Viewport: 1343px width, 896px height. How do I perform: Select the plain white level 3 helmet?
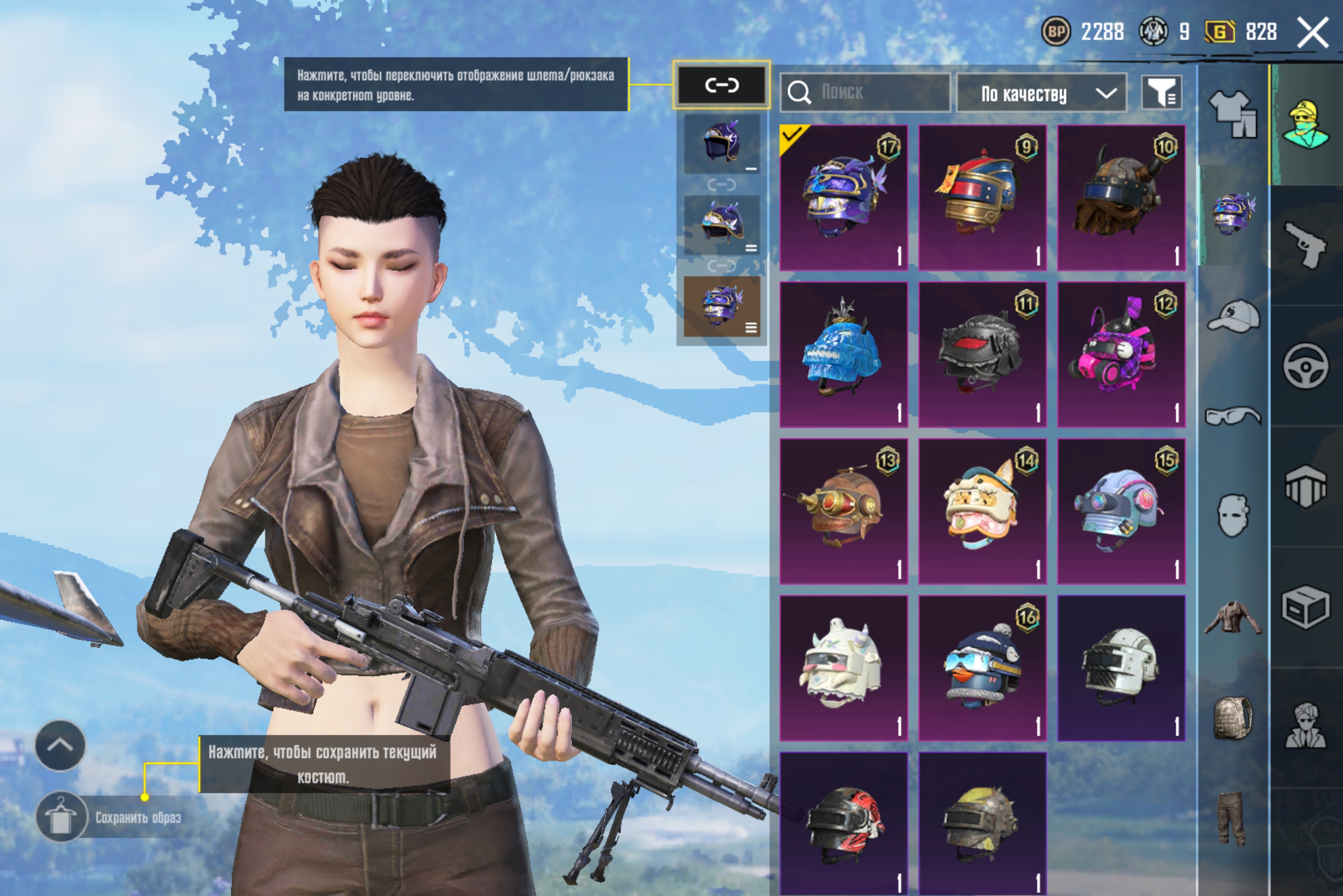[x=1121, y=668]
